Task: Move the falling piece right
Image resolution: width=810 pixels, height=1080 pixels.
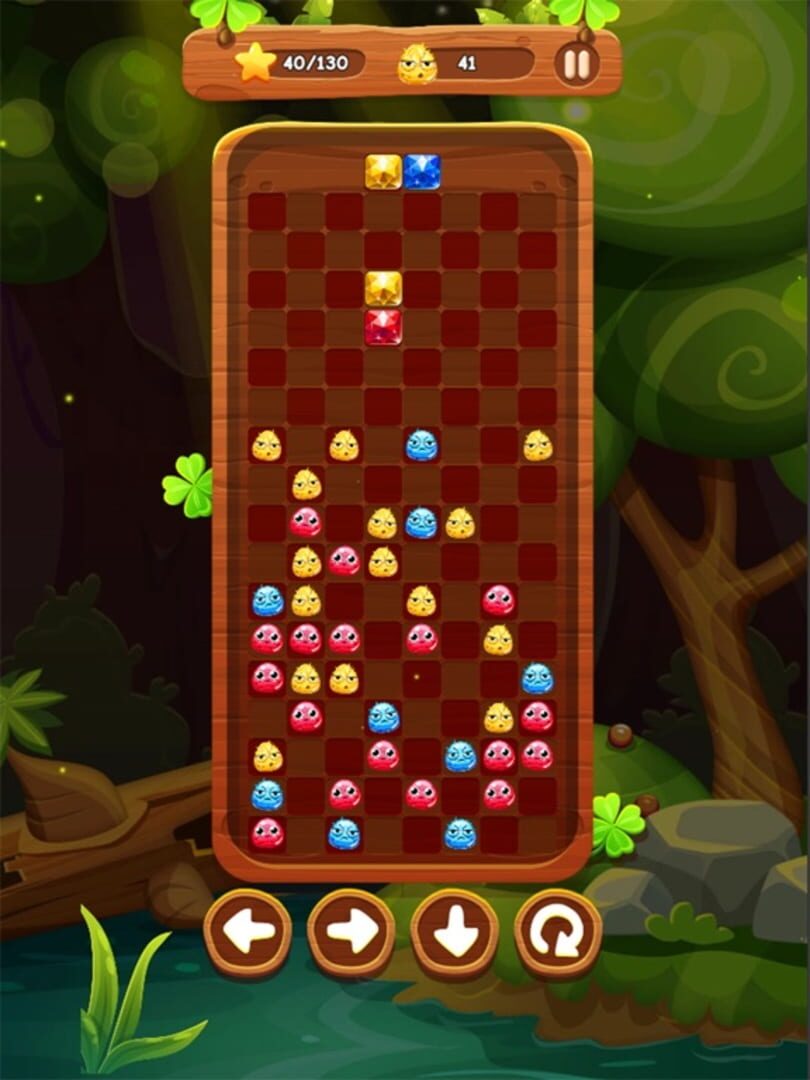Action: (351, 933)
